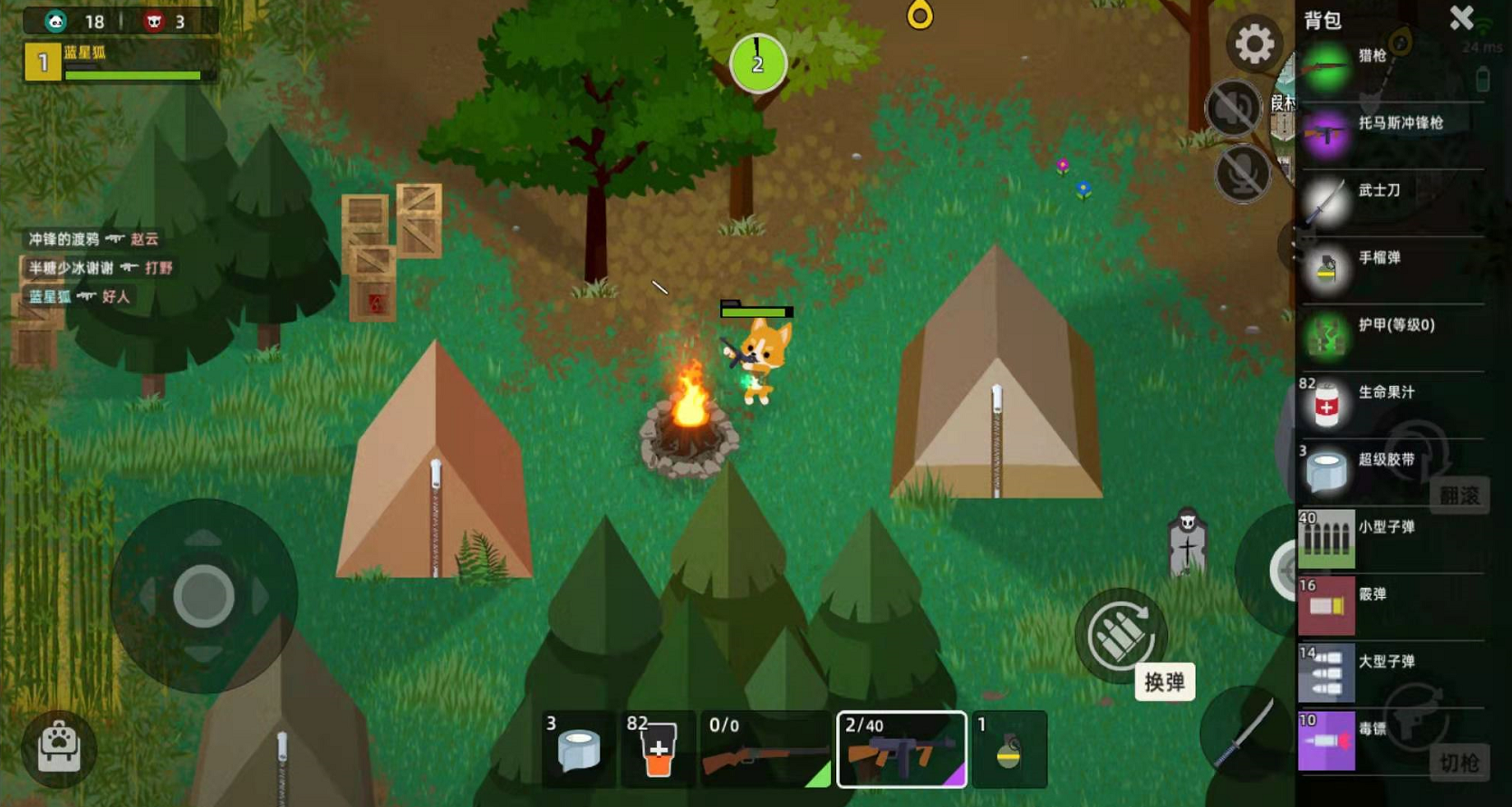The image size is (1512, 807).
Task: Select the poison darts ammo entry
Action: pos(1391,740)
